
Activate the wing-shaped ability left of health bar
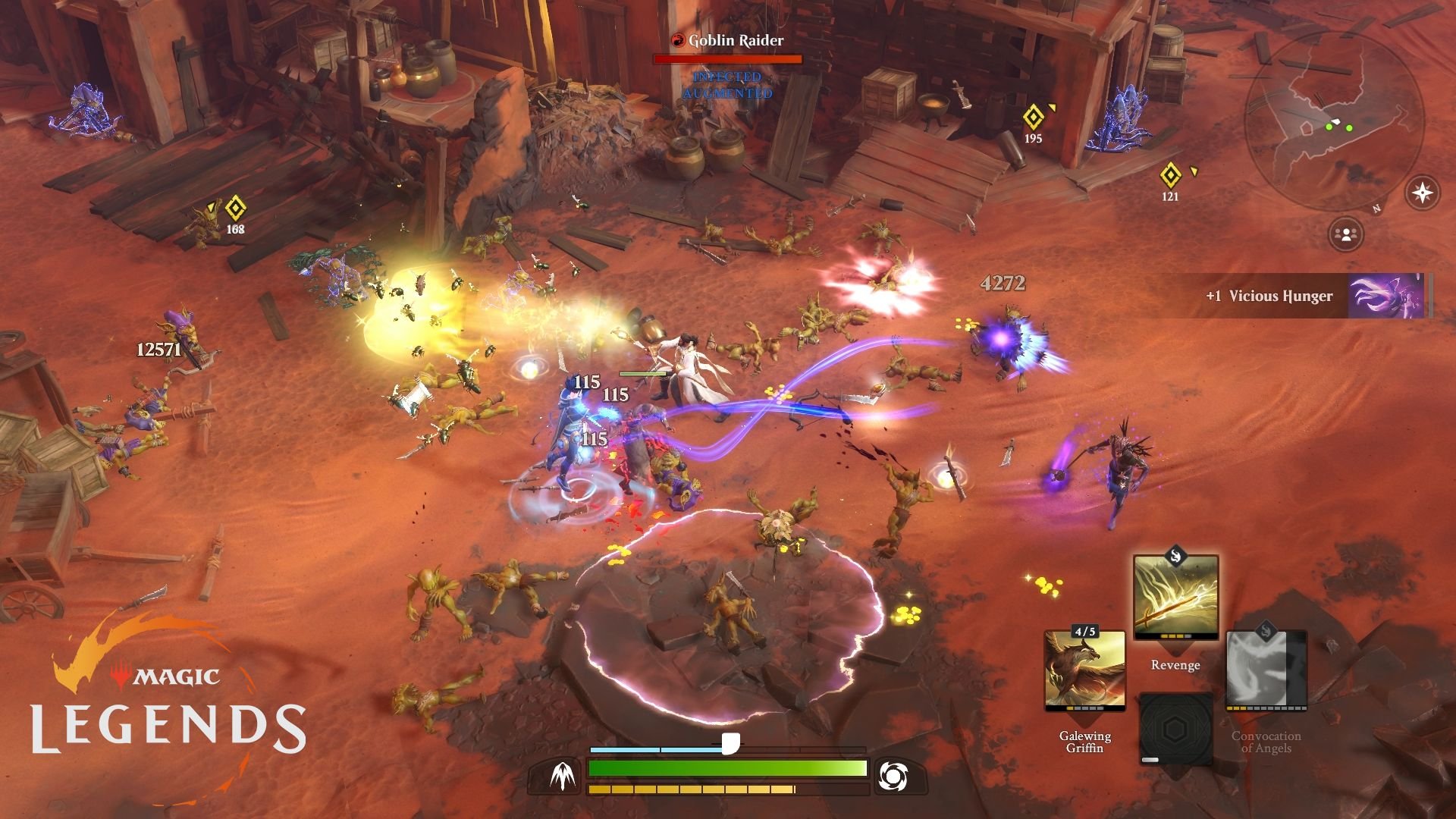tap(562, 777)
